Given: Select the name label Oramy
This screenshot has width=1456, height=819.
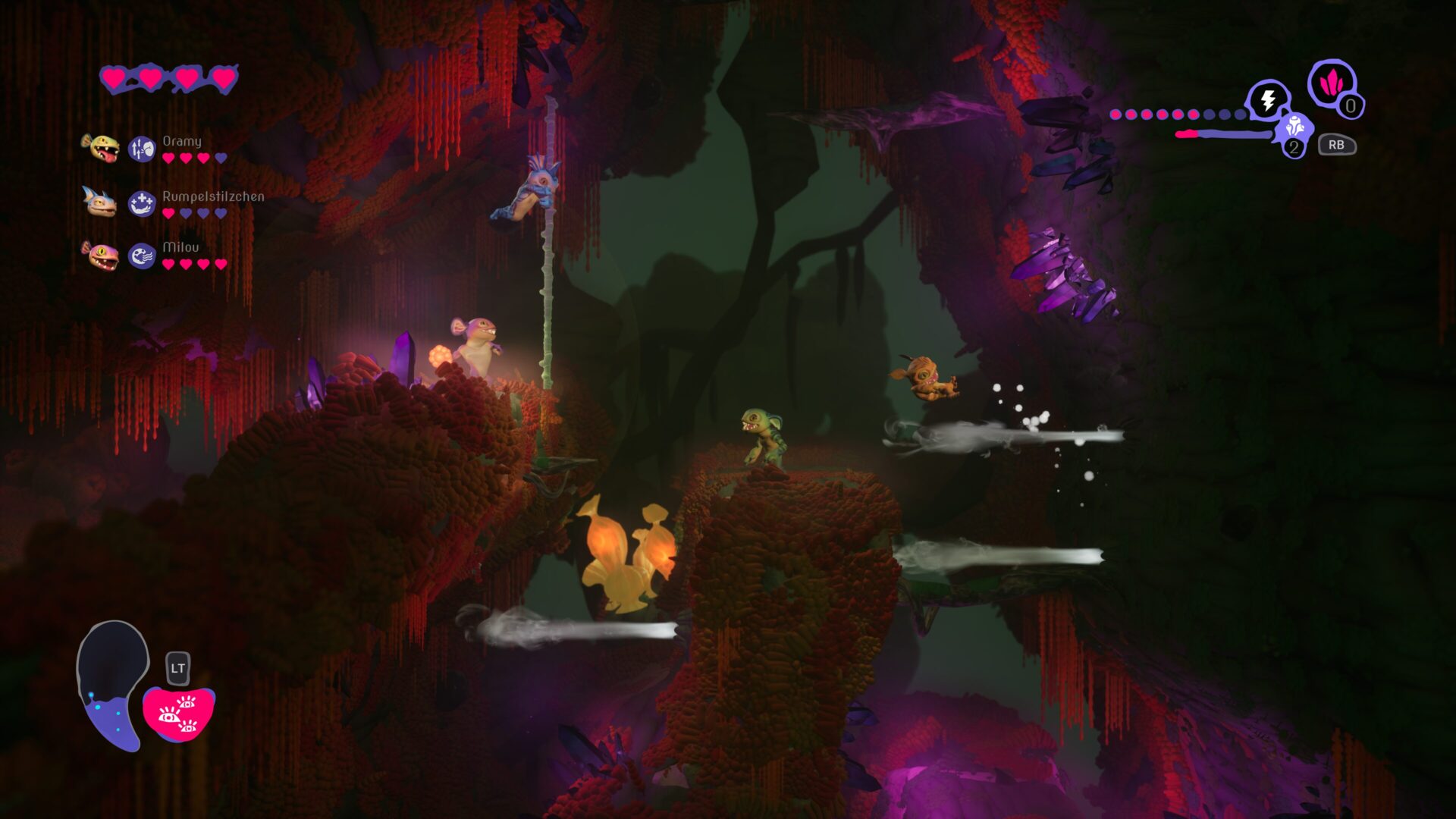Looking at the screenshot, I should [x=181, y=140].
